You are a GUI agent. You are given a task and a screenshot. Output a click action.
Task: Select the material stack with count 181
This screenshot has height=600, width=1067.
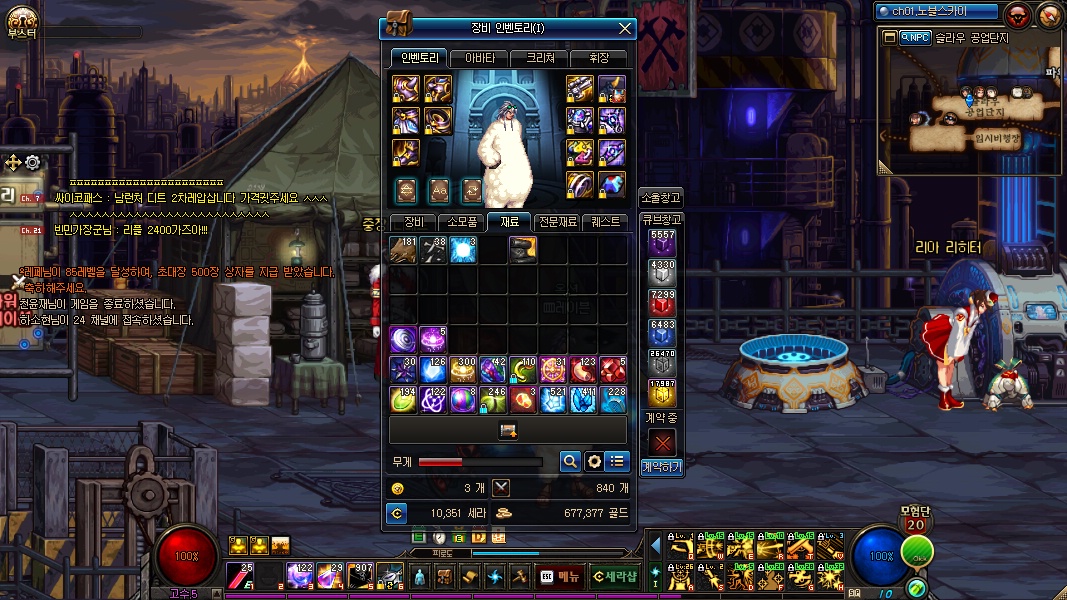click(404, 250)
